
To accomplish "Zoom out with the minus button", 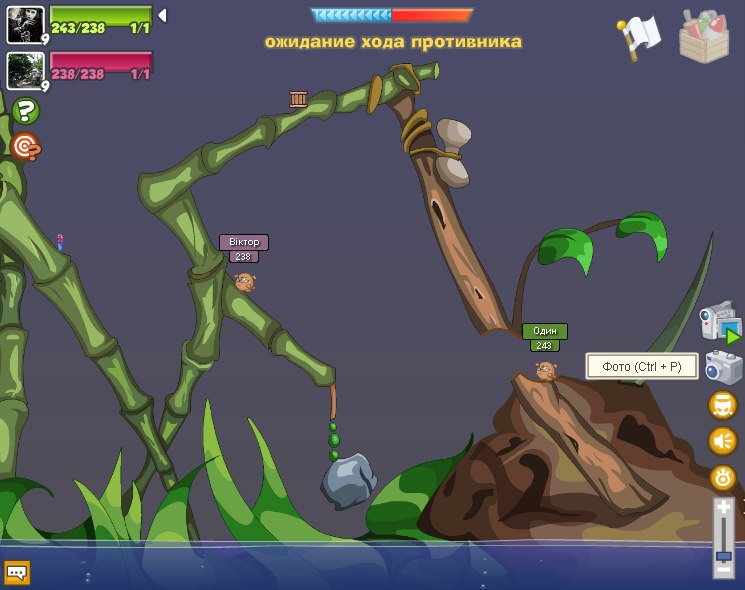I will point(723,571).
